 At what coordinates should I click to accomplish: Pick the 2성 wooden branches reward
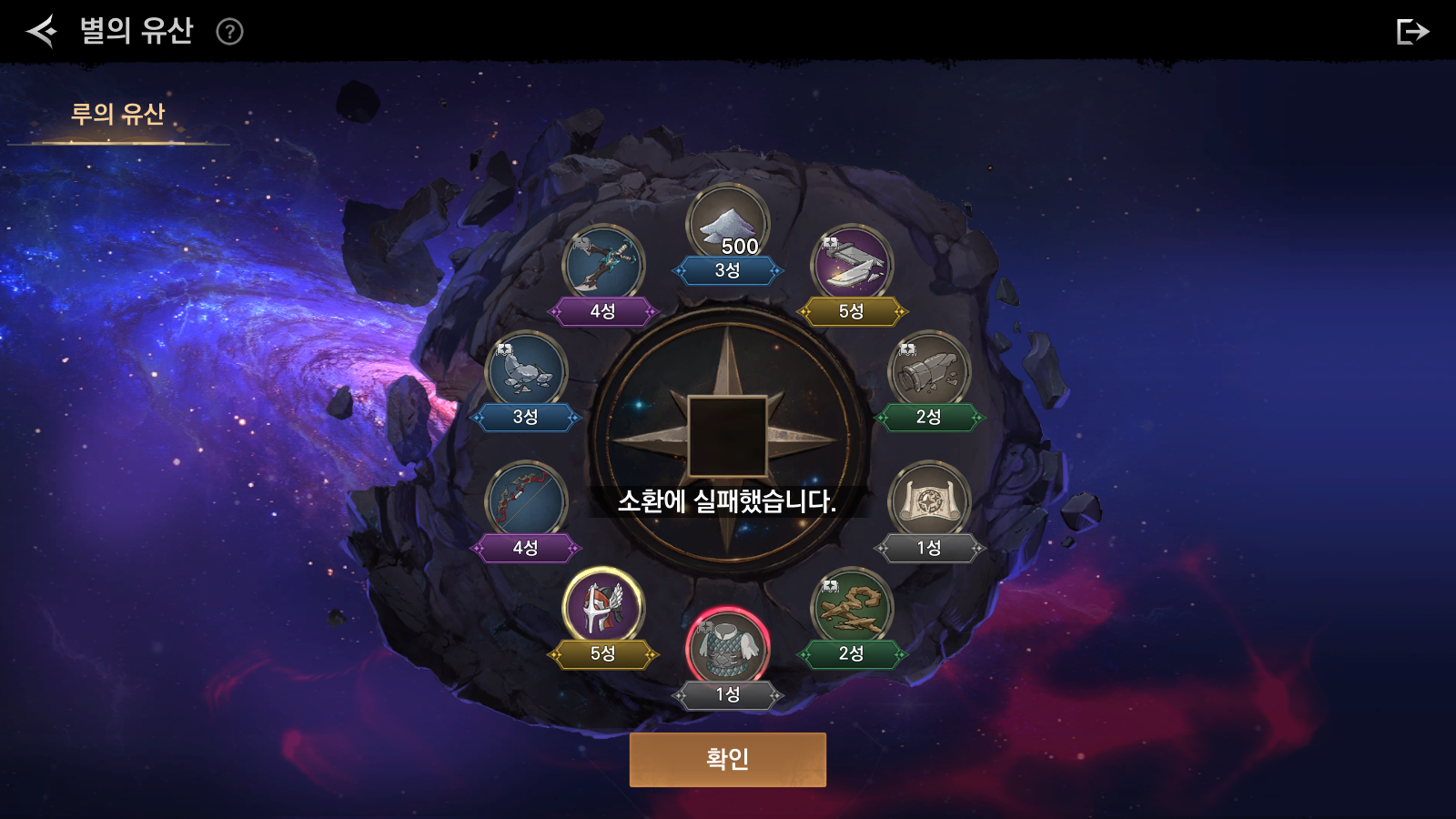[852, 608]
